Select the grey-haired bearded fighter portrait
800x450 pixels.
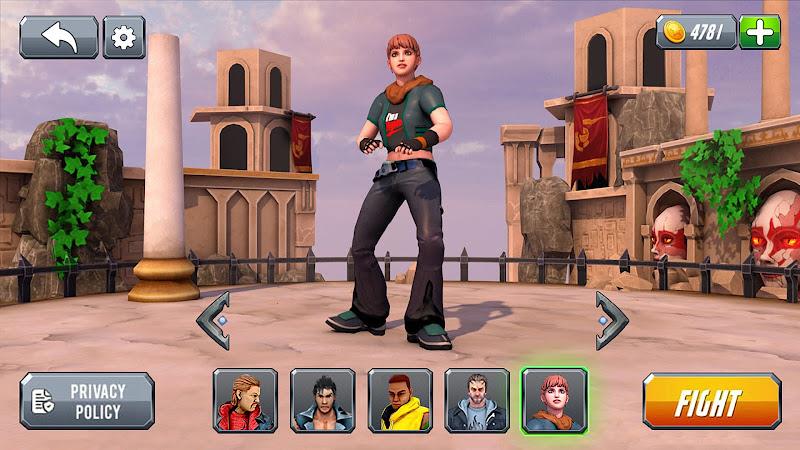[x=477, y=400]
